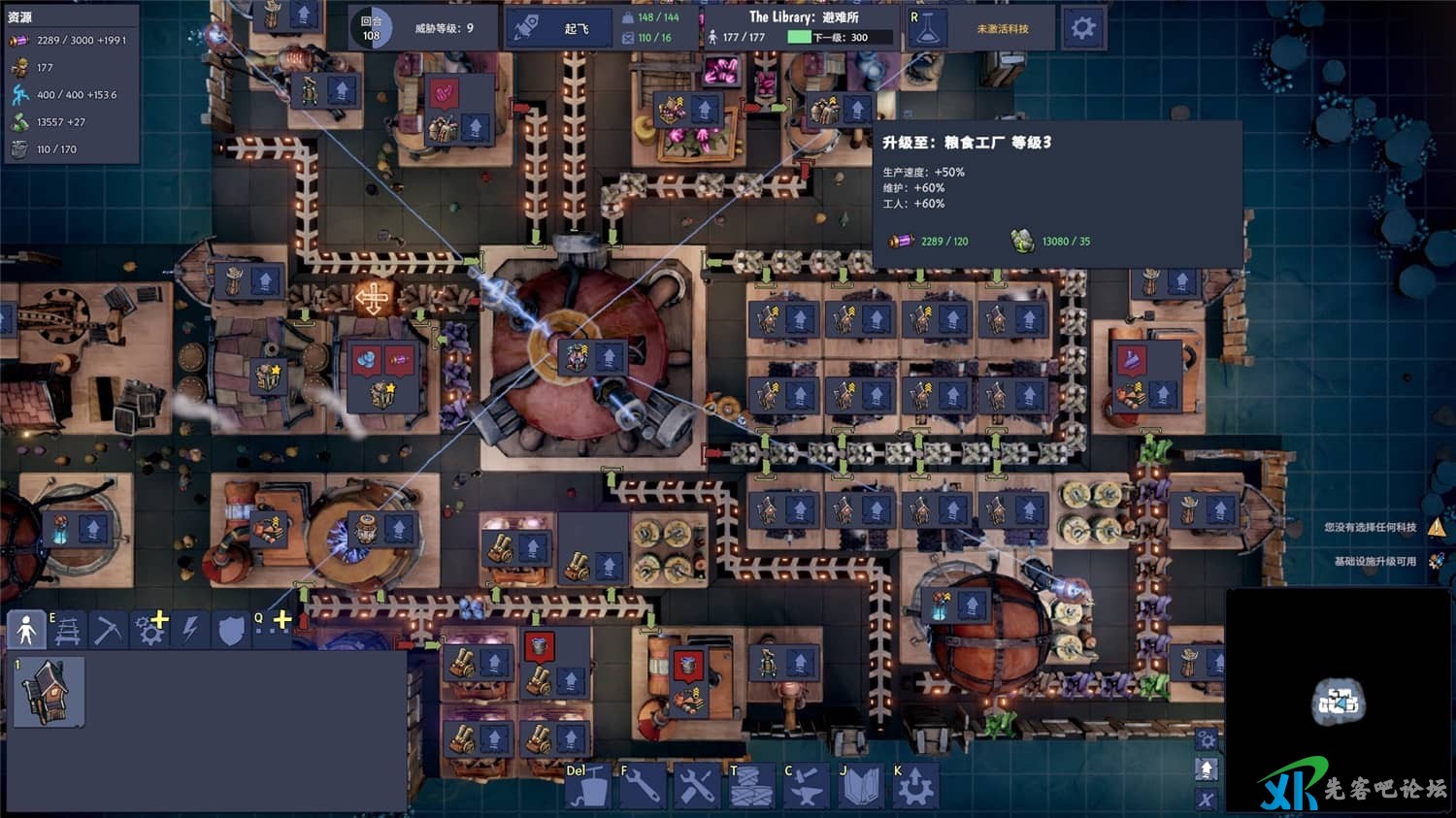The width and height of the screenshot is (1456, 818).
Task: Switch to the rail track build tab
Action: click(x=67, y=631)
